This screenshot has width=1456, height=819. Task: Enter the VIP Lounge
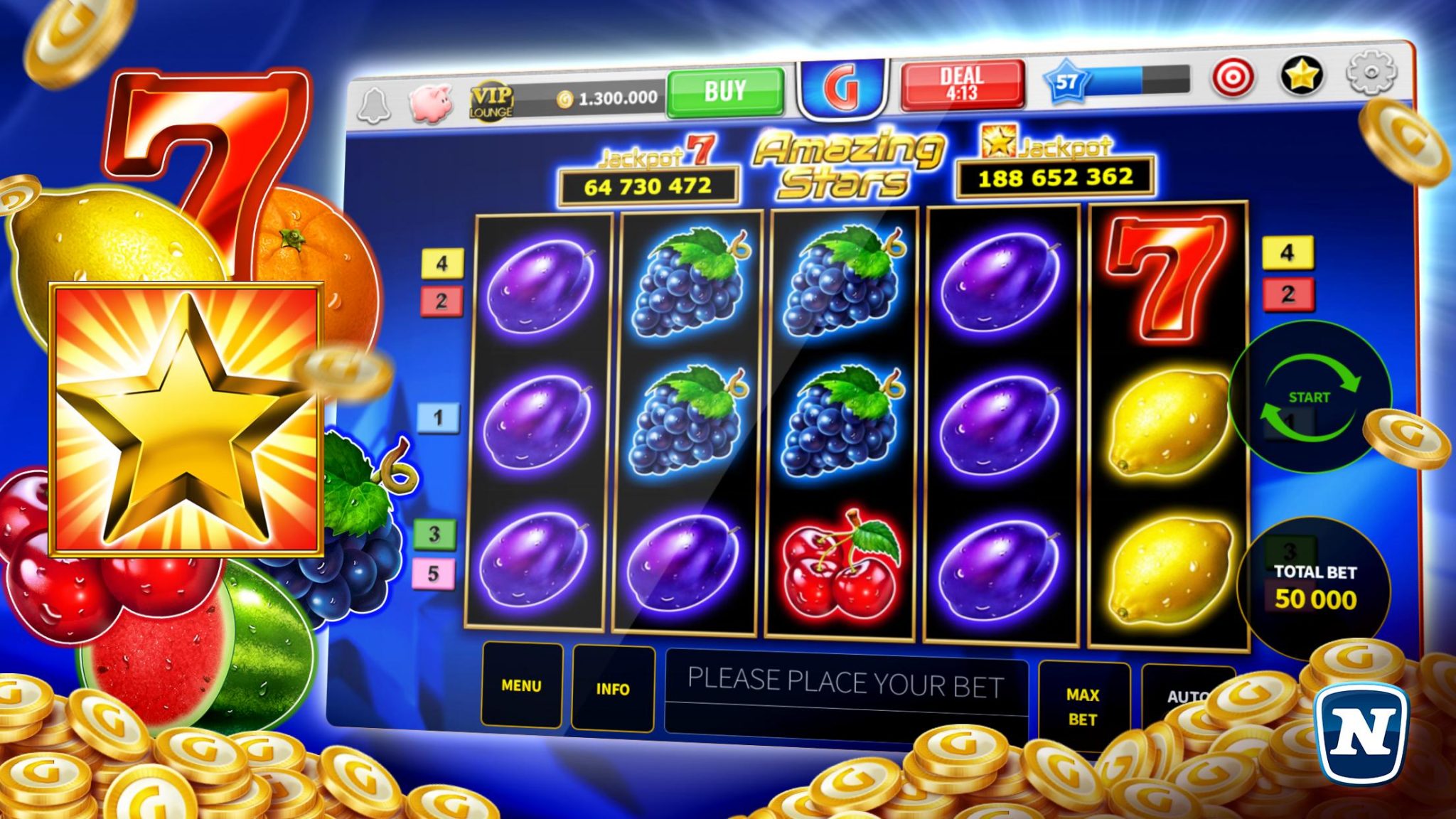point(491,102)
